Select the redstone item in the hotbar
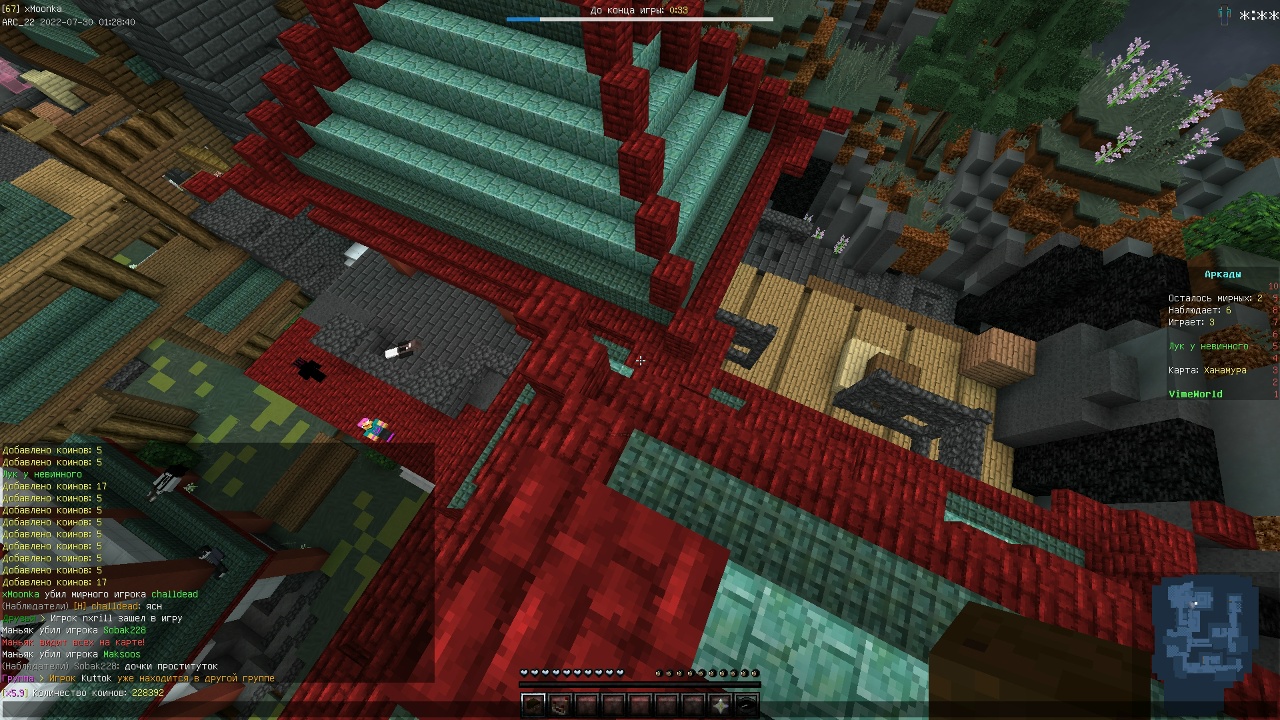Viewport: 1280px width, 720px height. pyautogui.click(x=560, y=705)
